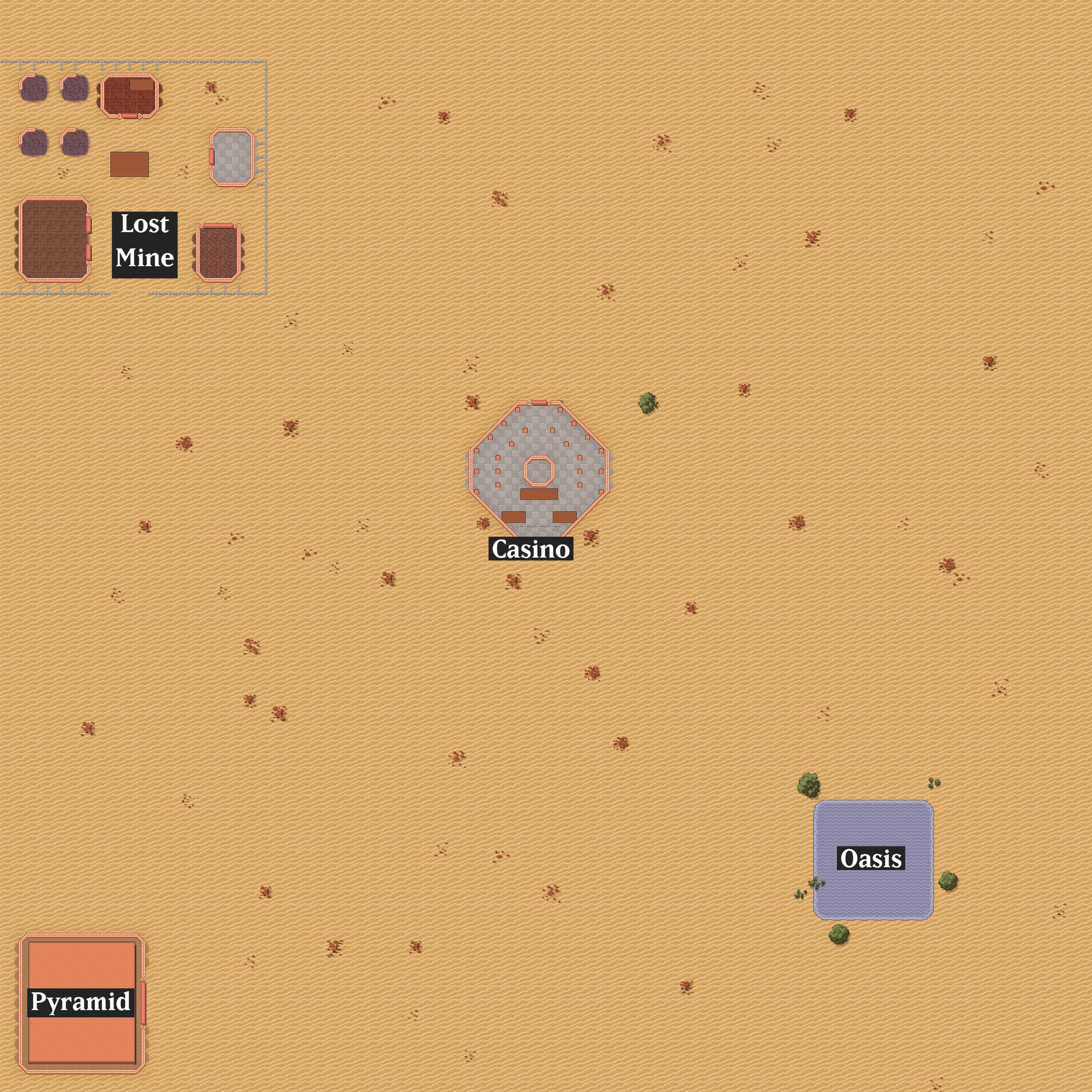Choose the Oasis map marker

(x=871, y=858)
